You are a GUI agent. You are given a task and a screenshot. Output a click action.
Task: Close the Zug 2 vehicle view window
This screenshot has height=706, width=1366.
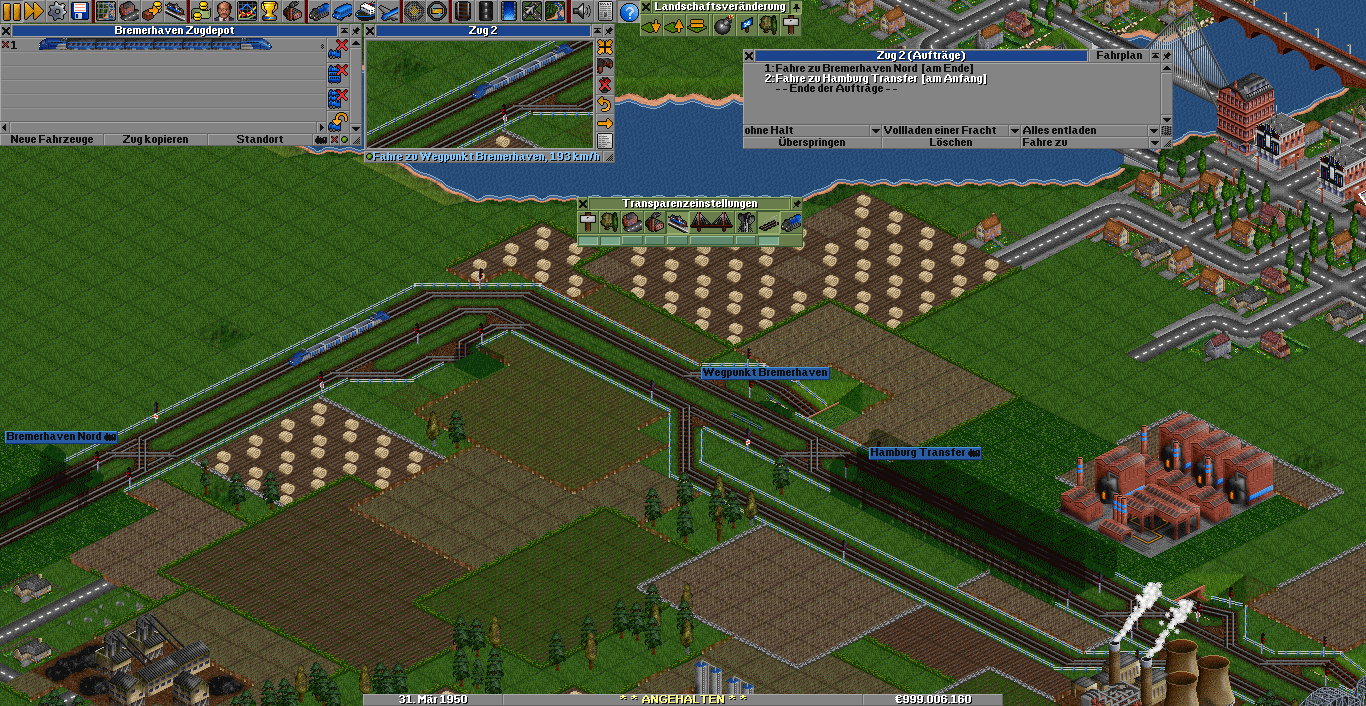tap(370, 31)
